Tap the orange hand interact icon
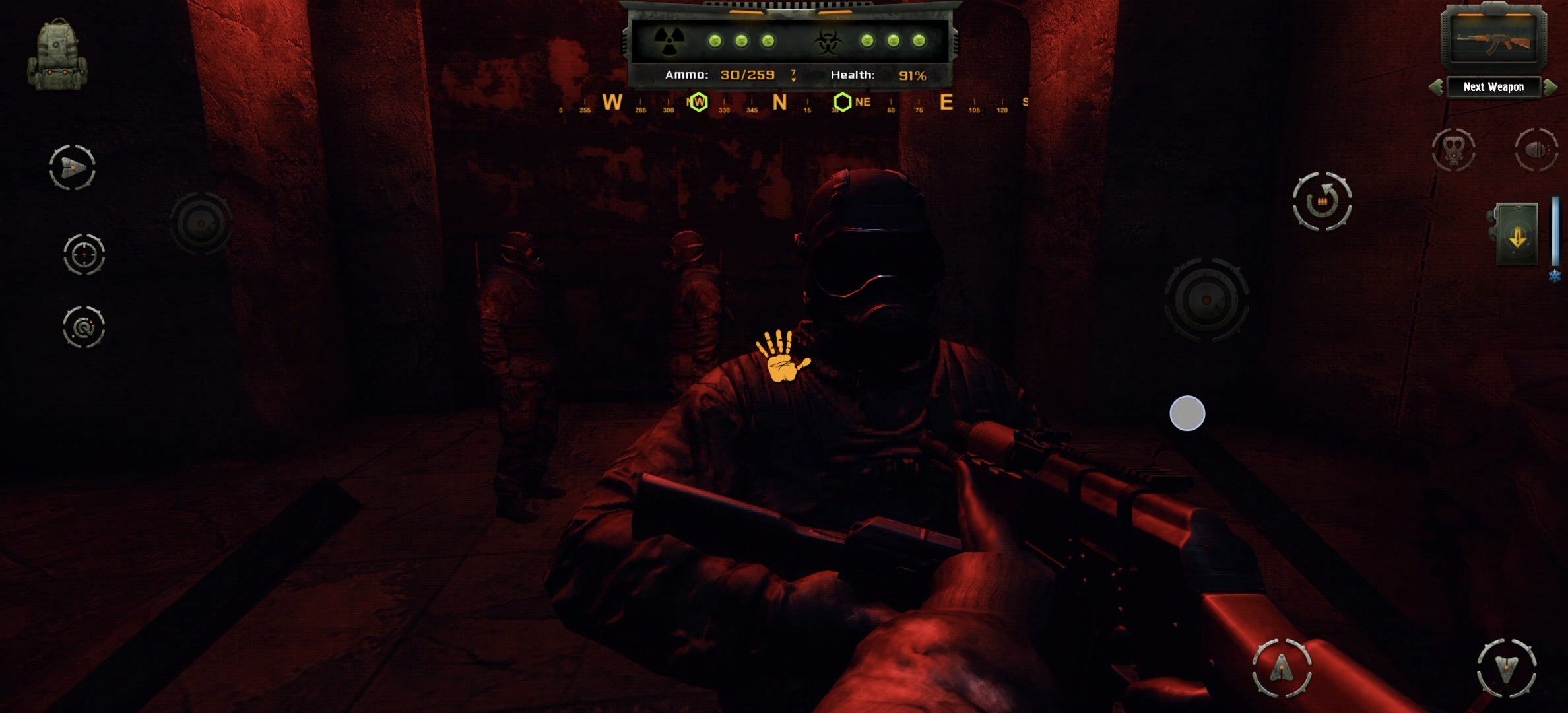The height and width of the screenshot is (713, 1568). point(783,356)
